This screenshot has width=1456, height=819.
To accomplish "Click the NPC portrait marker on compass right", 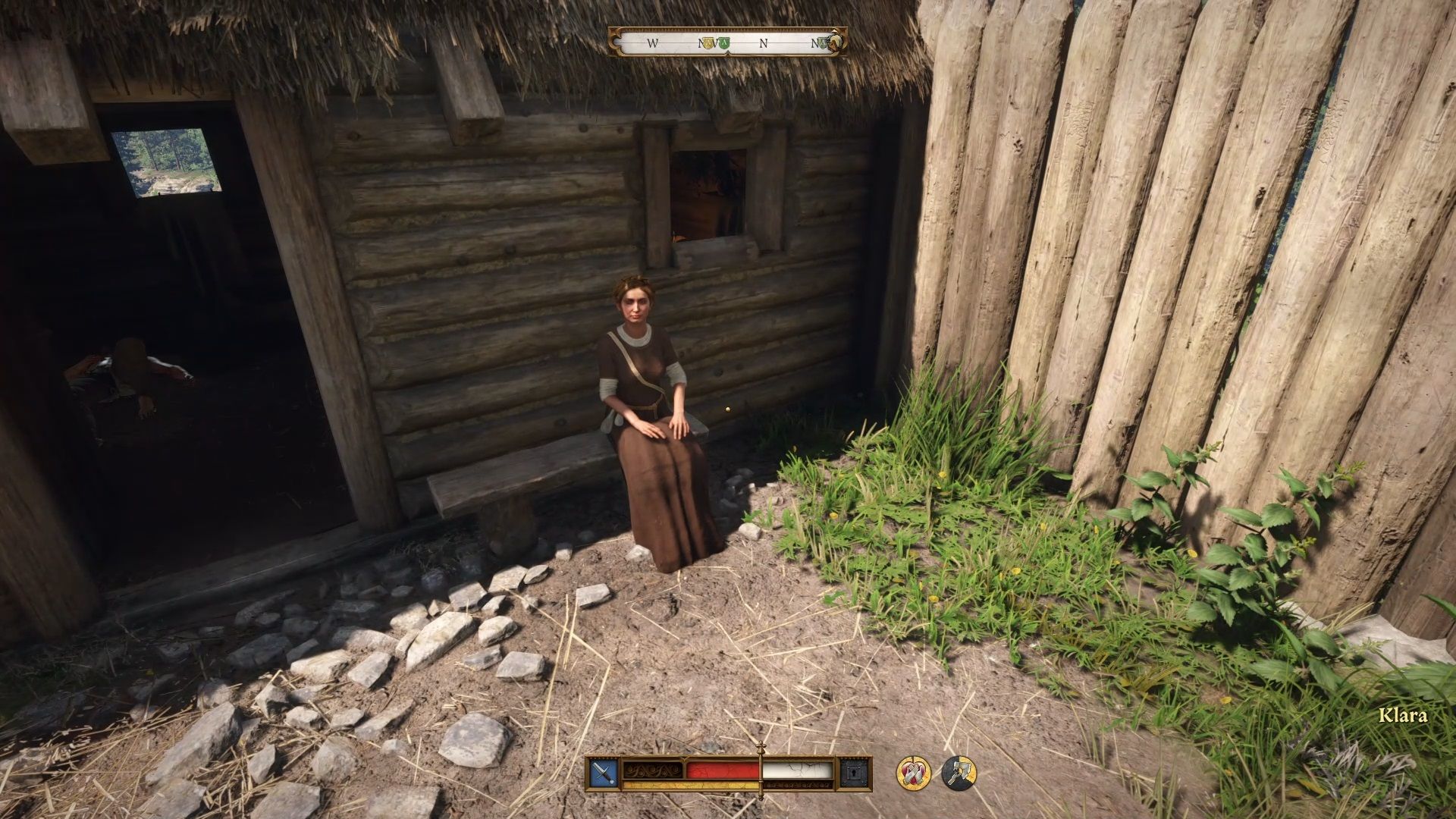I will pos(834,42).
